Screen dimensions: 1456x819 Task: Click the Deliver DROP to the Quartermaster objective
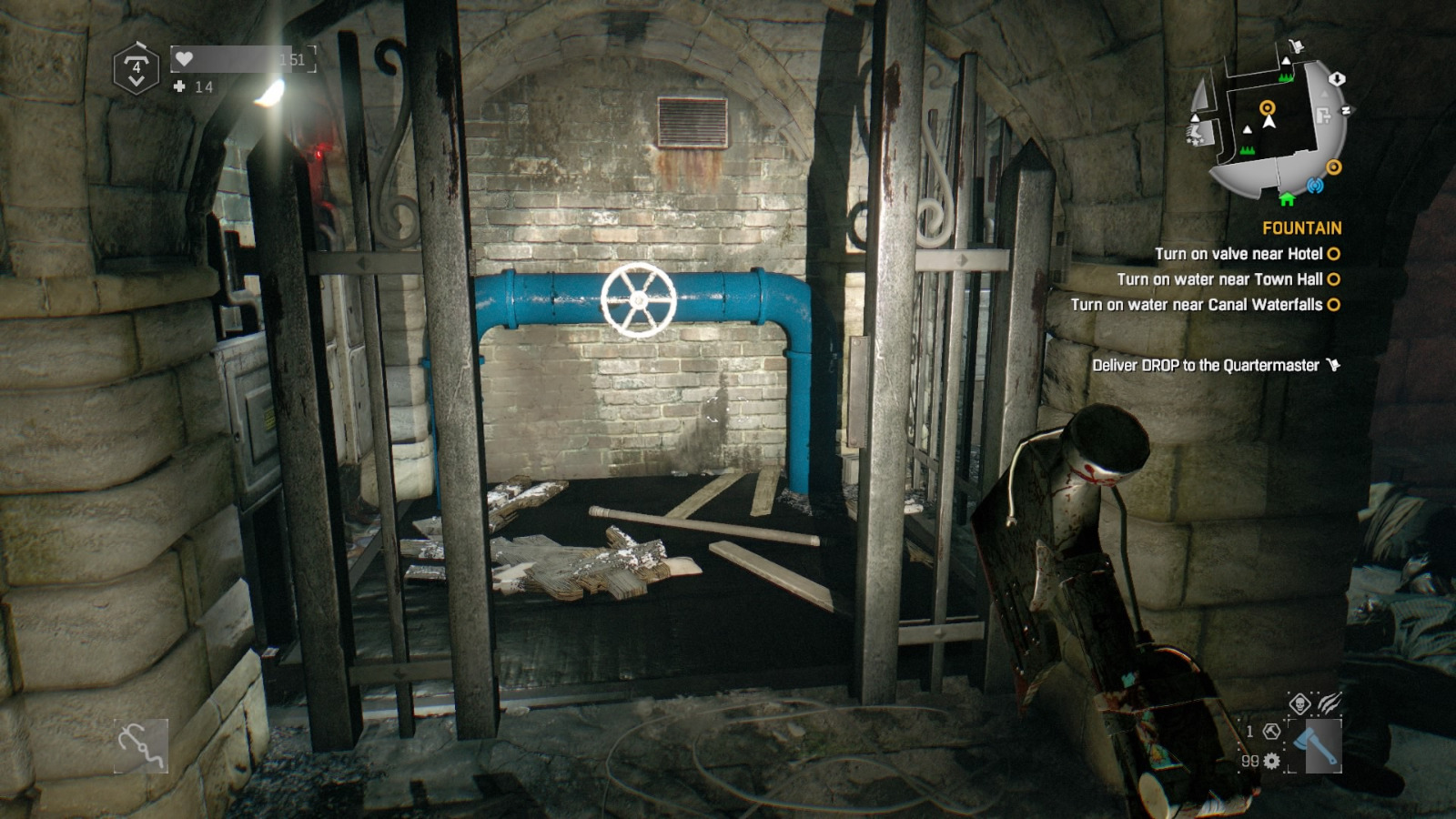point(1206,365)
